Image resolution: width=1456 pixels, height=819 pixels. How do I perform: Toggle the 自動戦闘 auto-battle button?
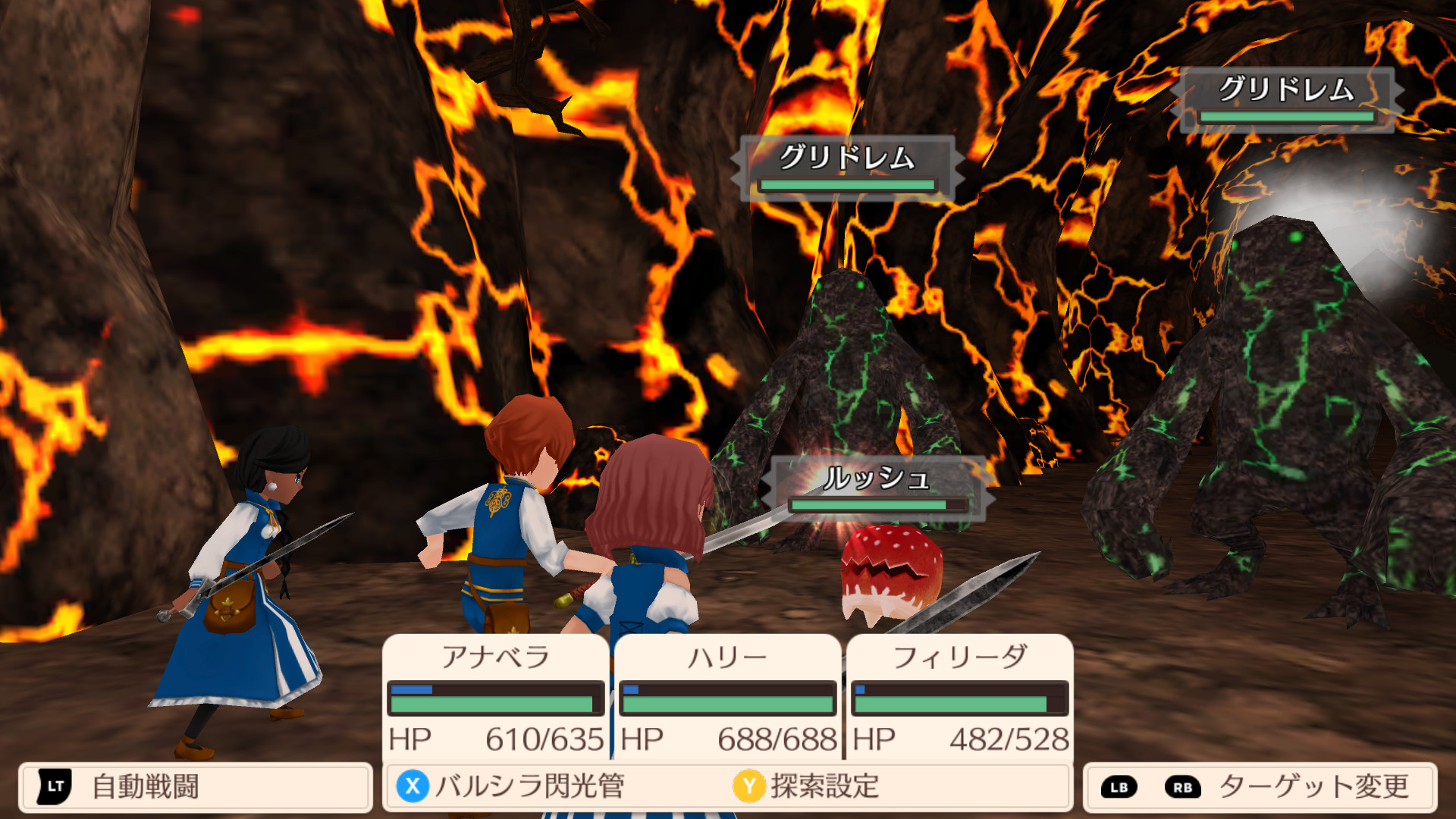tap(195, 786)
